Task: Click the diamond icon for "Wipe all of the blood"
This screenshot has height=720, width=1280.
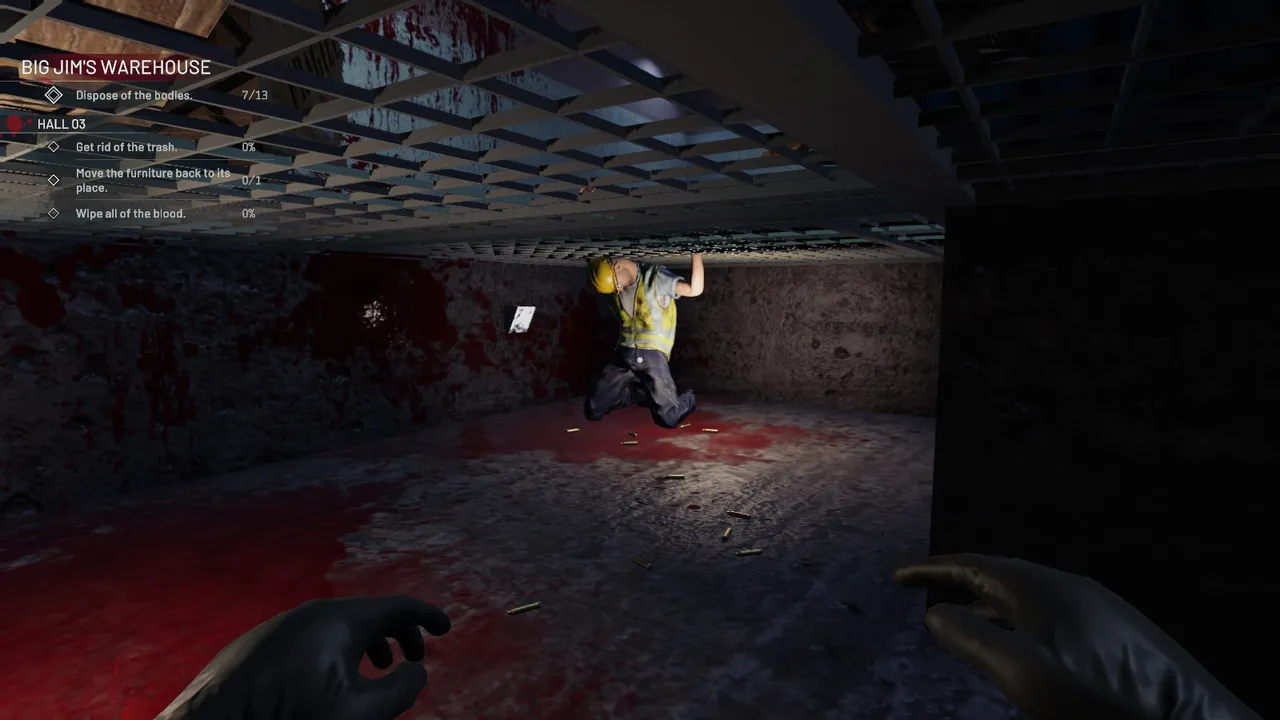Action: [x=53, y=212]
